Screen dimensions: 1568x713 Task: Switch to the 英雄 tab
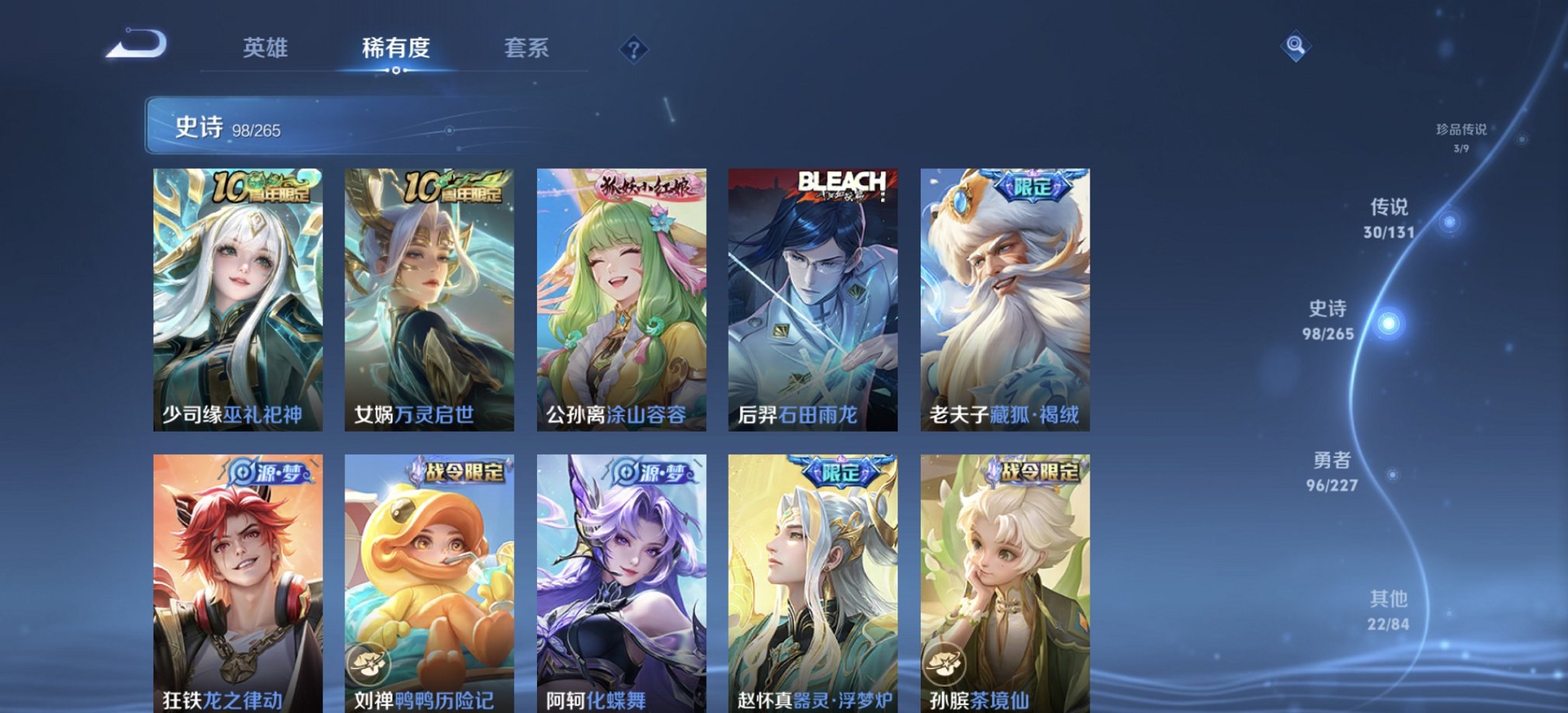tap(266, 49)
